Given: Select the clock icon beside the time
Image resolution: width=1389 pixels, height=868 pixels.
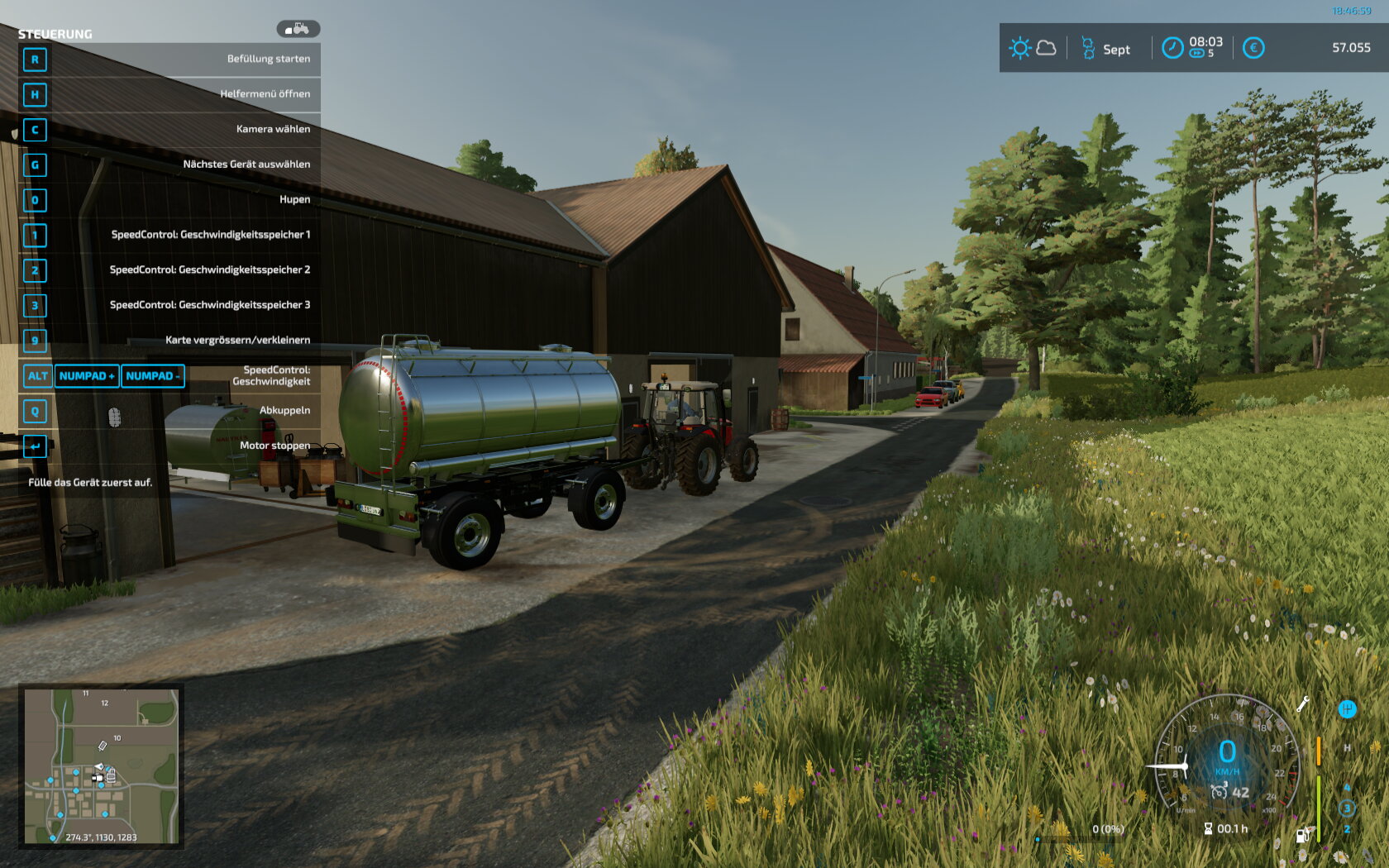Looking at the screenshot, I should 1172,48.
